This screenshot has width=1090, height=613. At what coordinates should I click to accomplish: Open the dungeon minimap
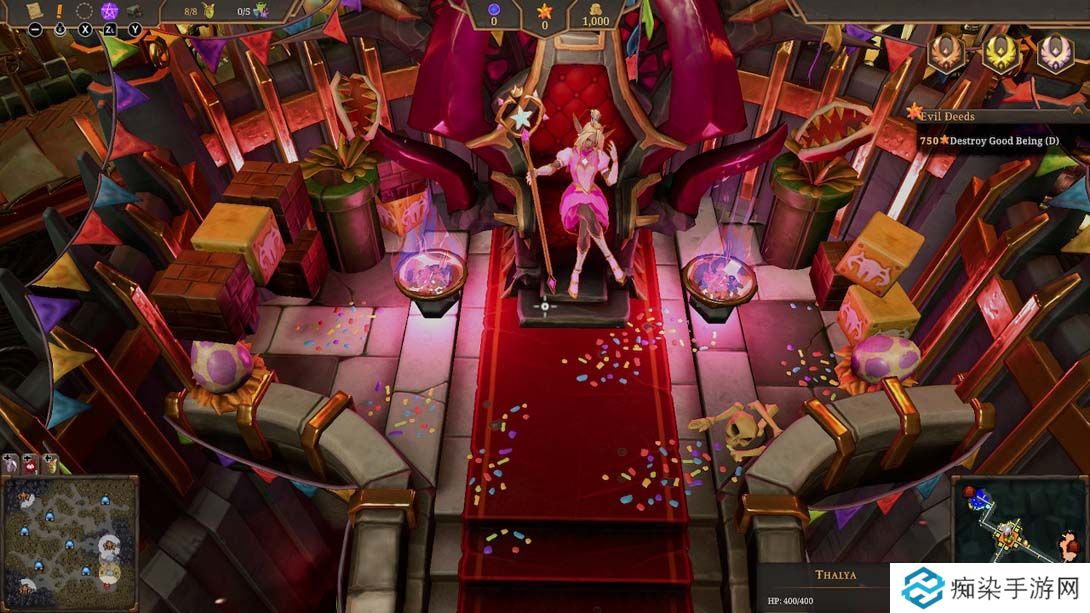[1018, 520]
